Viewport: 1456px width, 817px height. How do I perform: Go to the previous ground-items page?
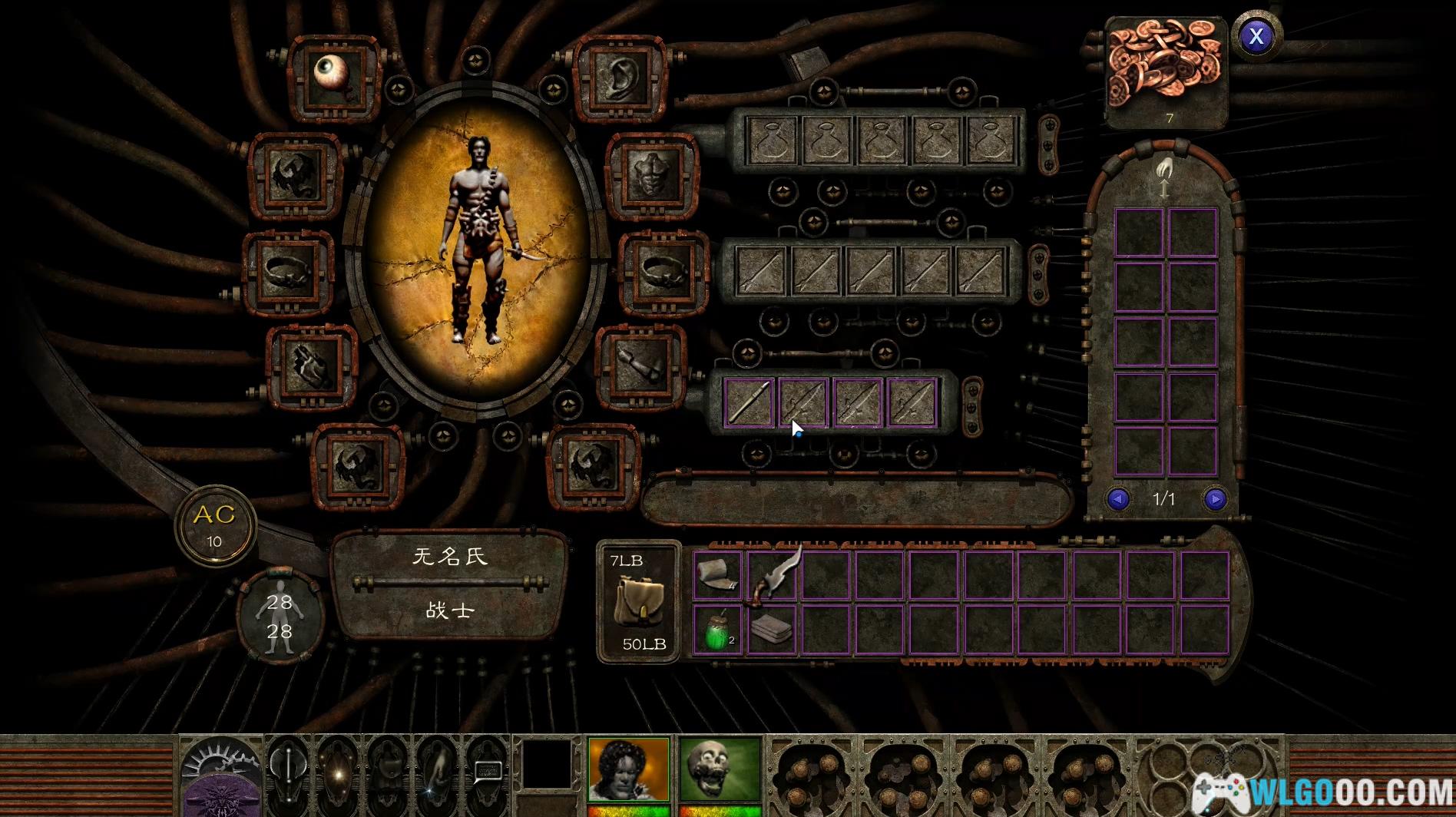pos(1118,500)
